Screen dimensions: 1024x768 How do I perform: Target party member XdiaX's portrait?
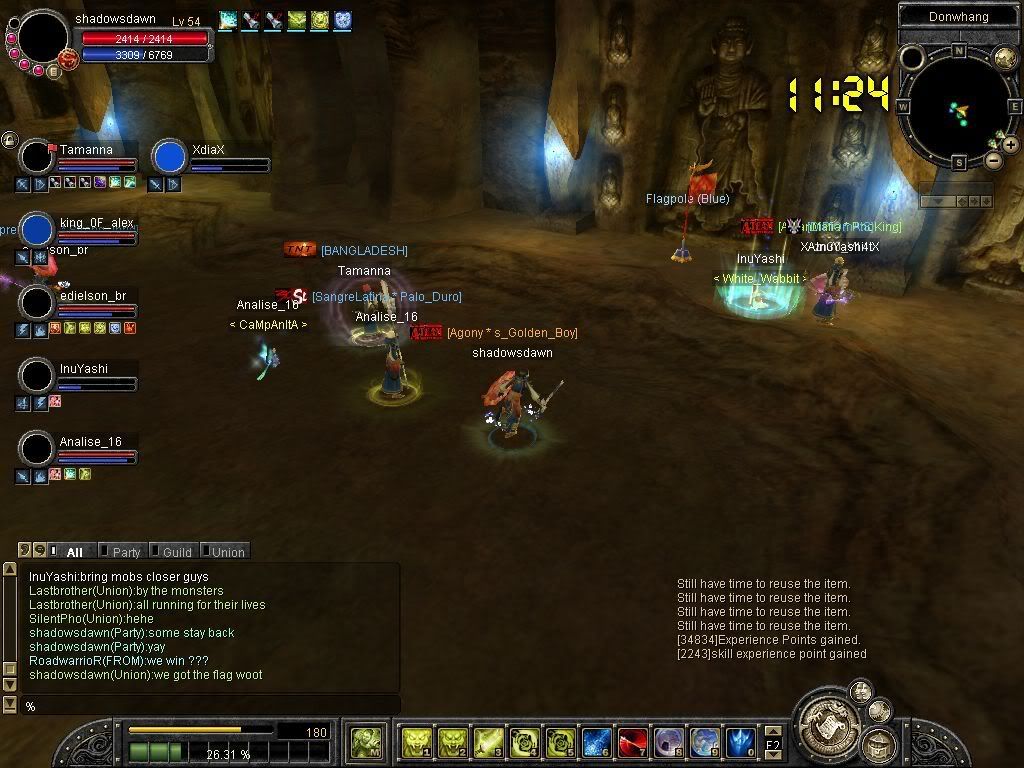(170, 157)
